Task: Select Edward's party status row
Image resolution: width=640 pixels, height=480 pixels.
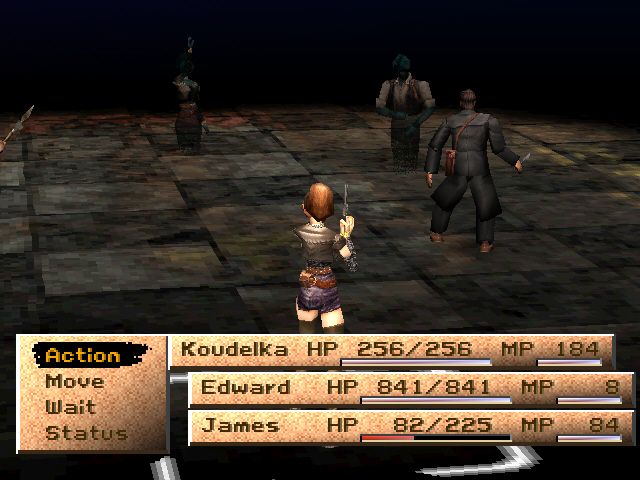Action: (x=410, y=388)
